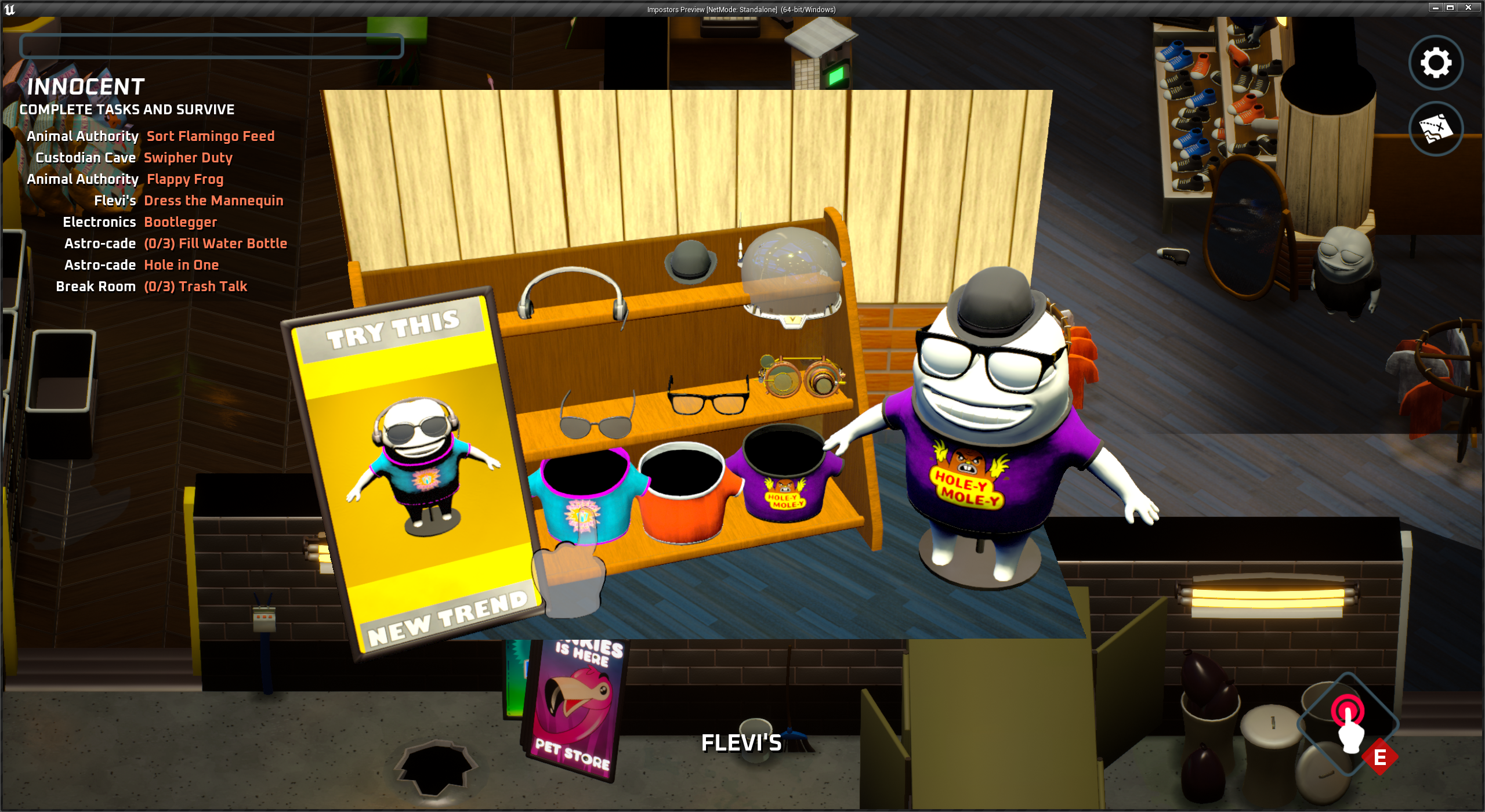Click the Sort Flamingo Feed task

click(211, 136)
